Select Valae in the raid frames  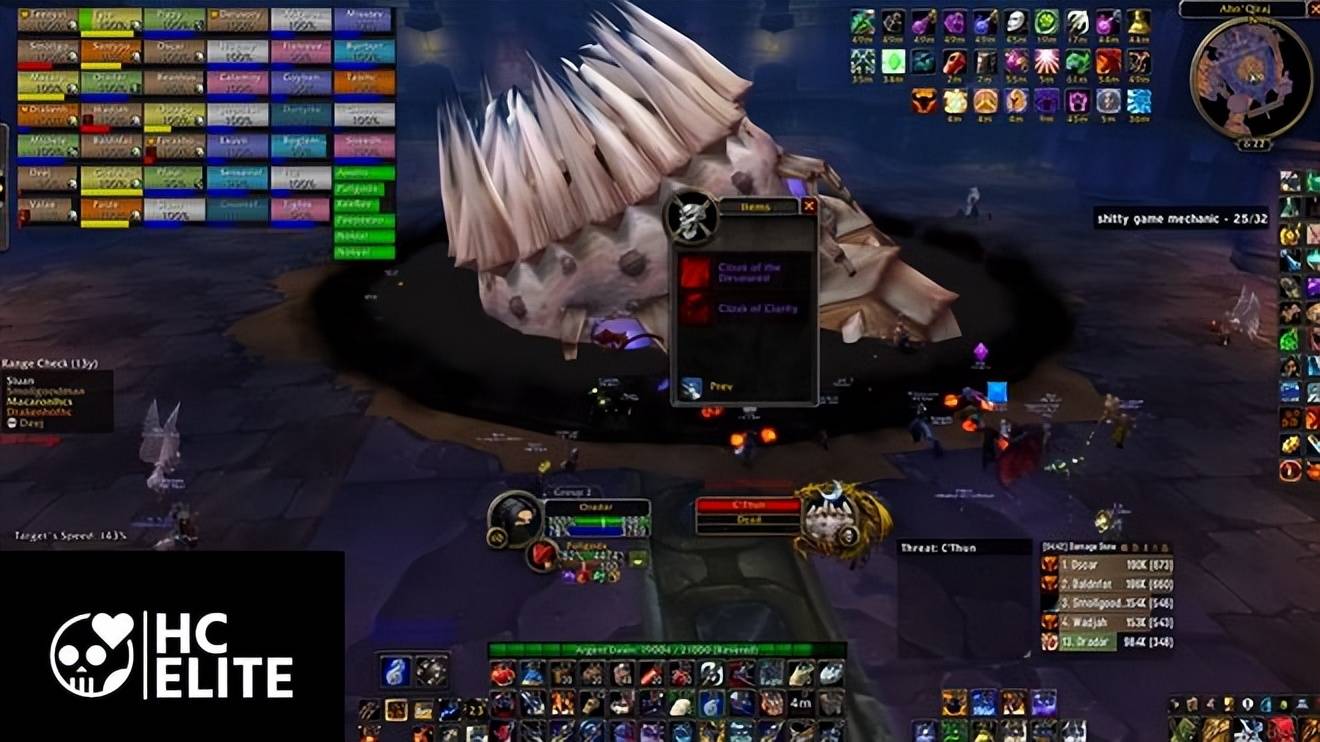click(x=47, y=210)
